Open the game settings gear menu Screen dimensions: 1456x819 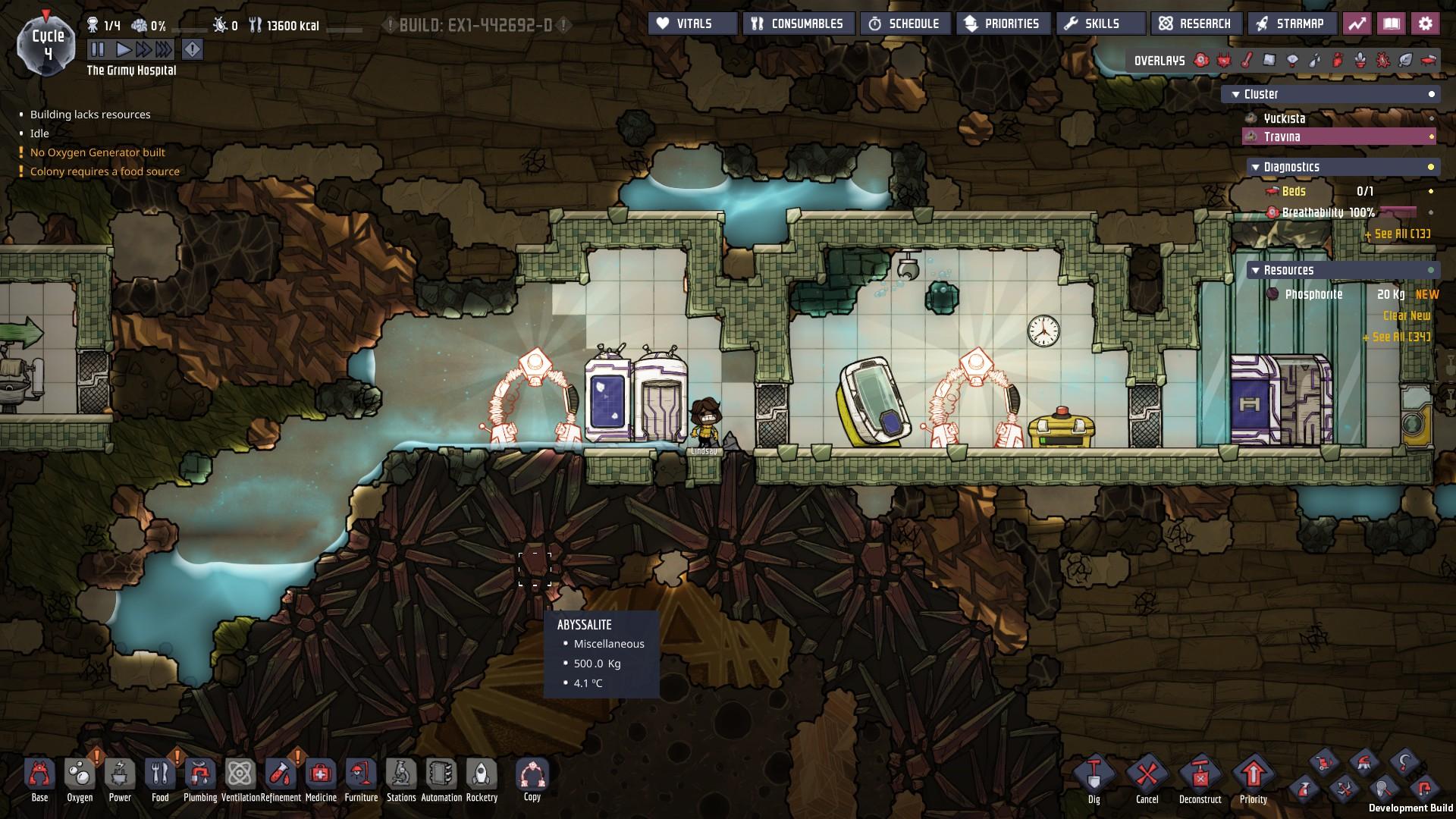[x=1426, y=24]
